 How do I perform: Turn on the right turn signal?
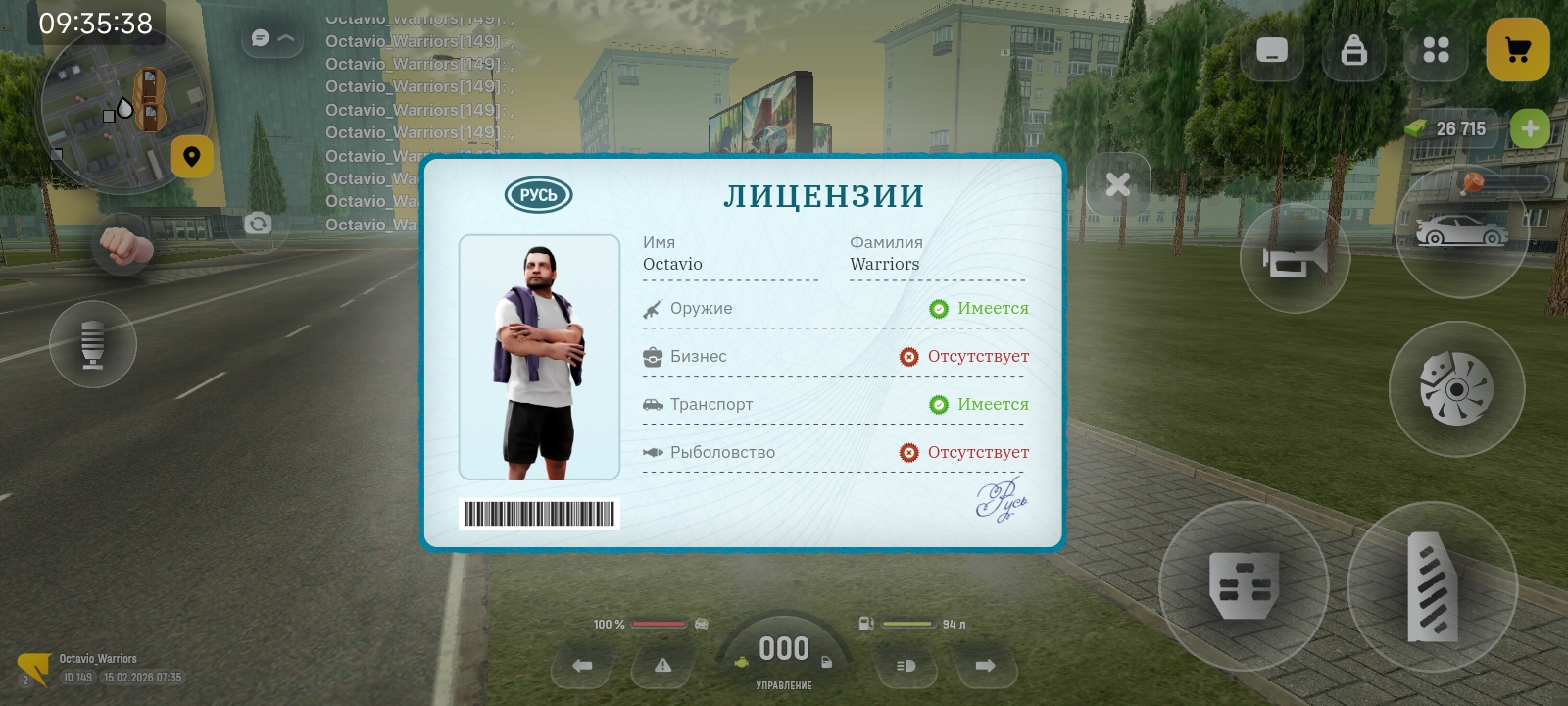985,666
